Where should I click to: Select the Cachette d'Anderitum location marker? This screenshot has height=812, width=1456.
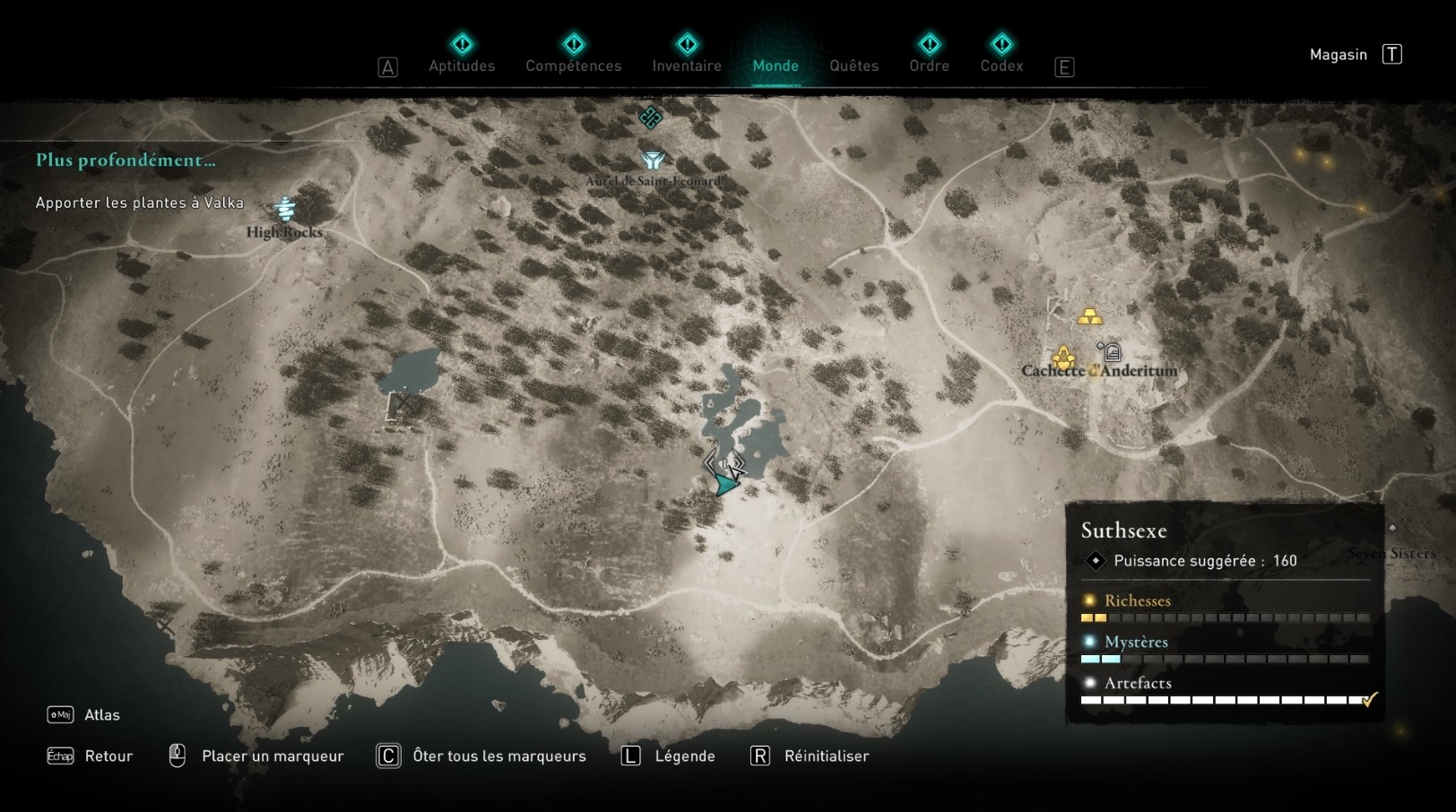click(x=1063, y=358)
